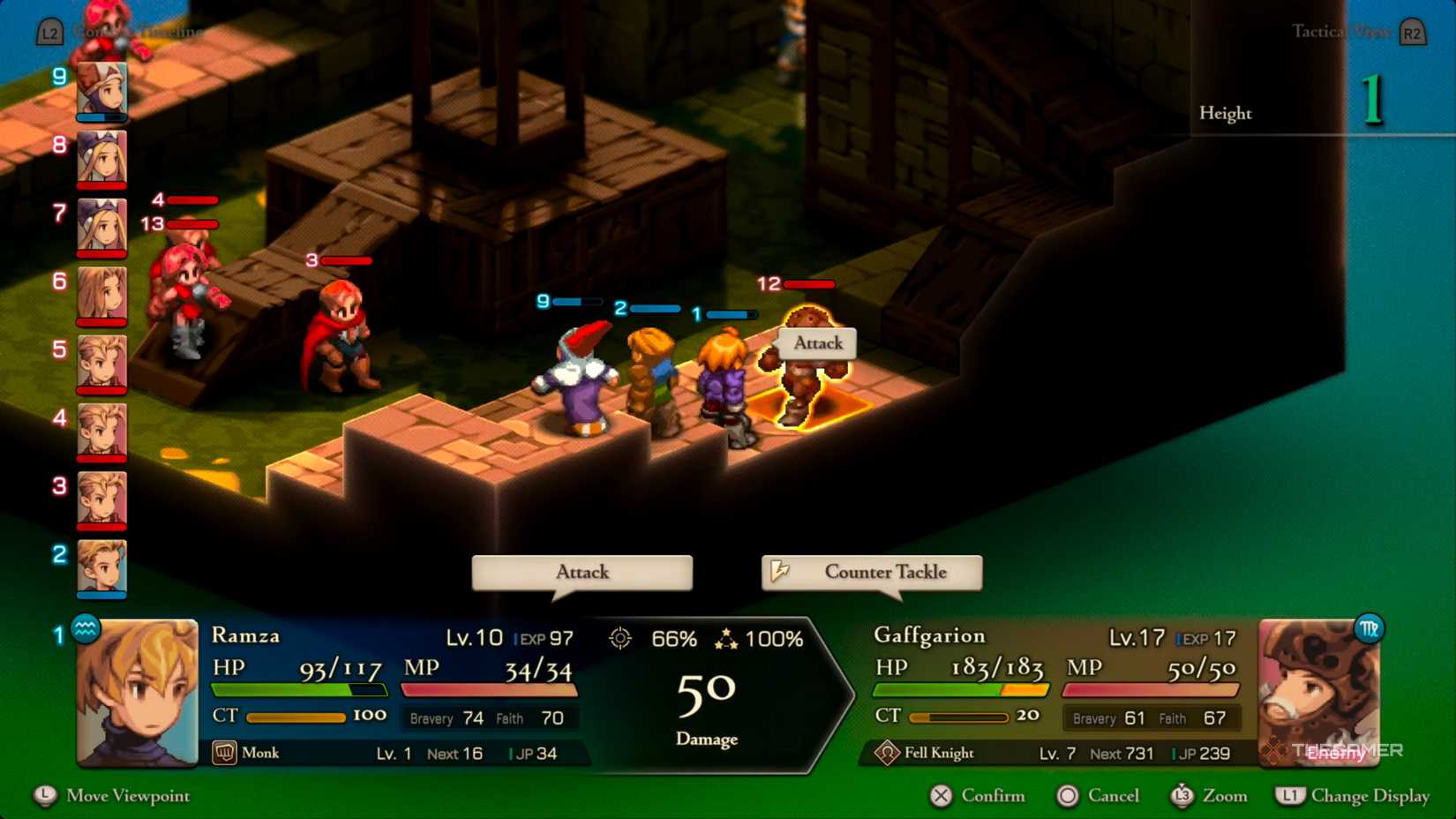Image resolution: width=1456 pixels, height=819 pixels.
Task: Choose turn order portrait numbered 5
Action: click(x=101, y=362)
